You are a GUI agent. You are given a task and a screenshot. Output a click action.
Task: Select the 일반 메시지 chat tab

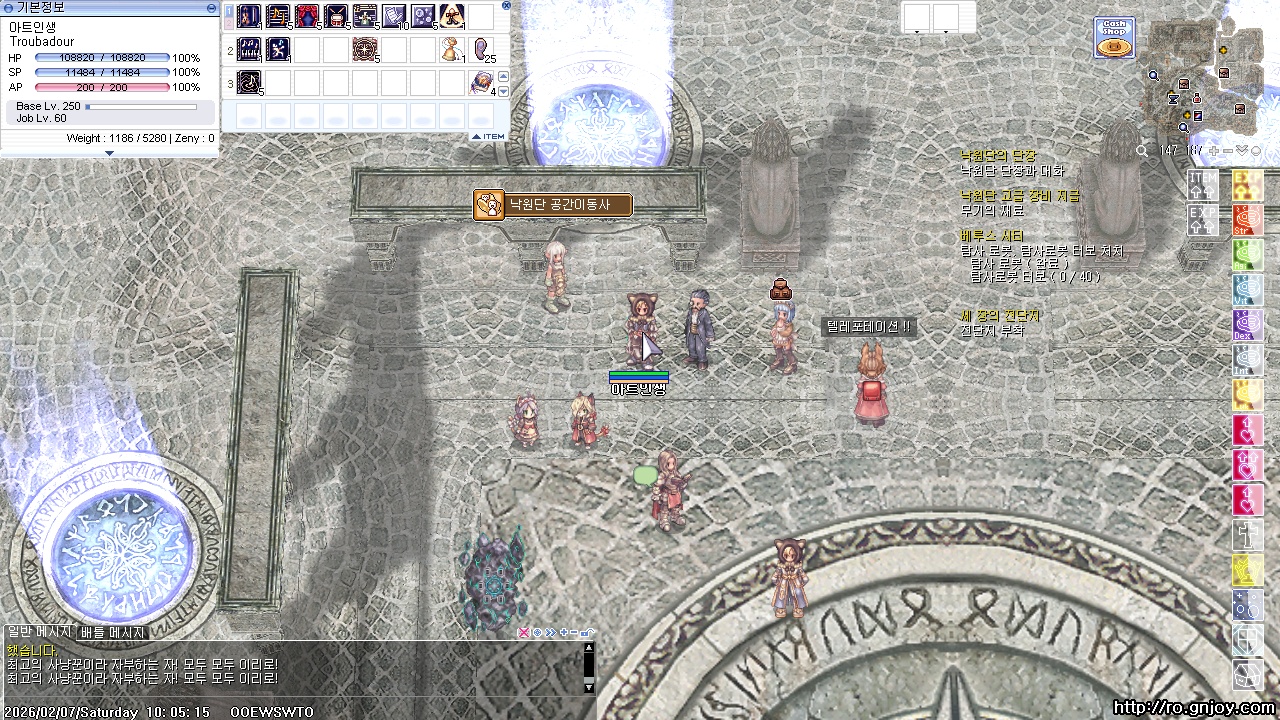click(39, 632)
